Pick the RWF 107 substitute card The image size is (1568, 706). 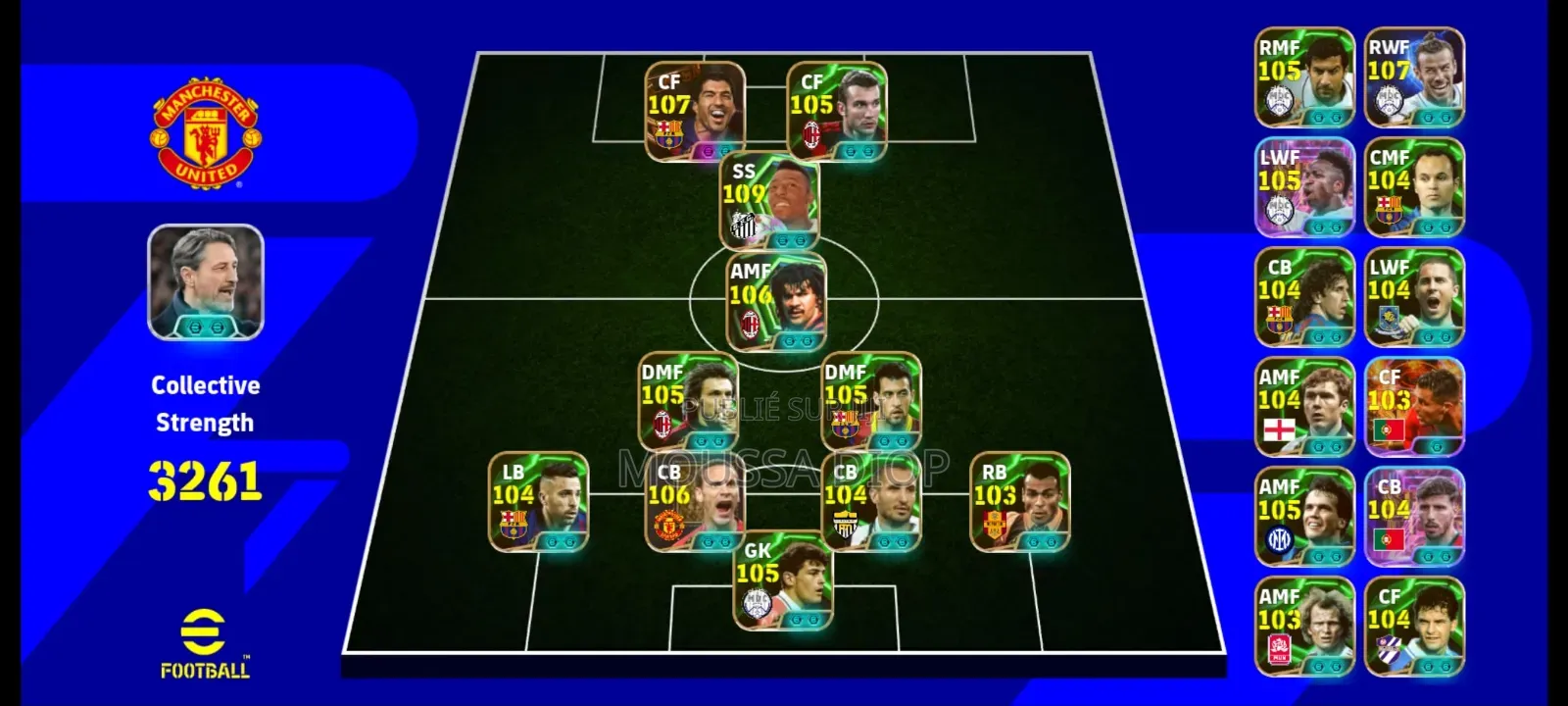click(x=1414, y=77)
